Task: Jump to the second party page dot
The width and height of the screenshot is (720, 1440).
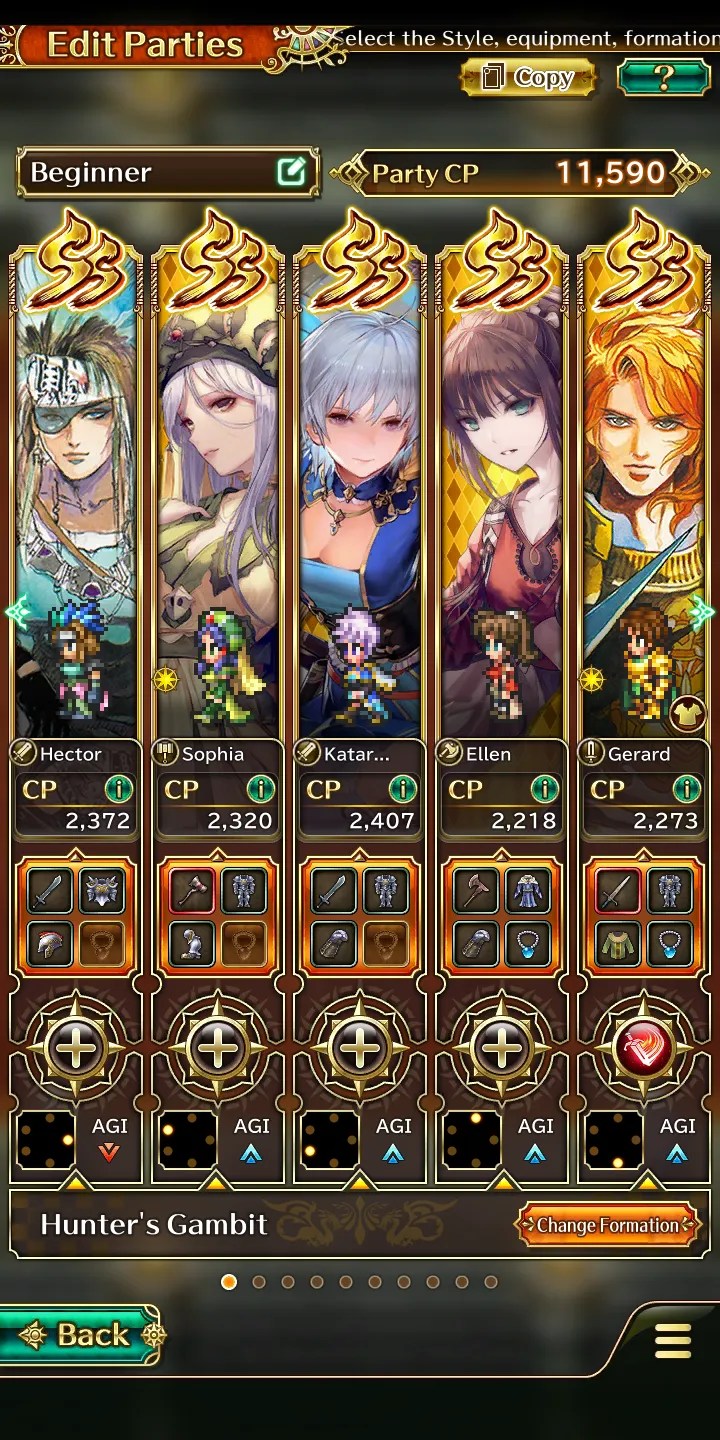Action: (x=259, y=1282)
